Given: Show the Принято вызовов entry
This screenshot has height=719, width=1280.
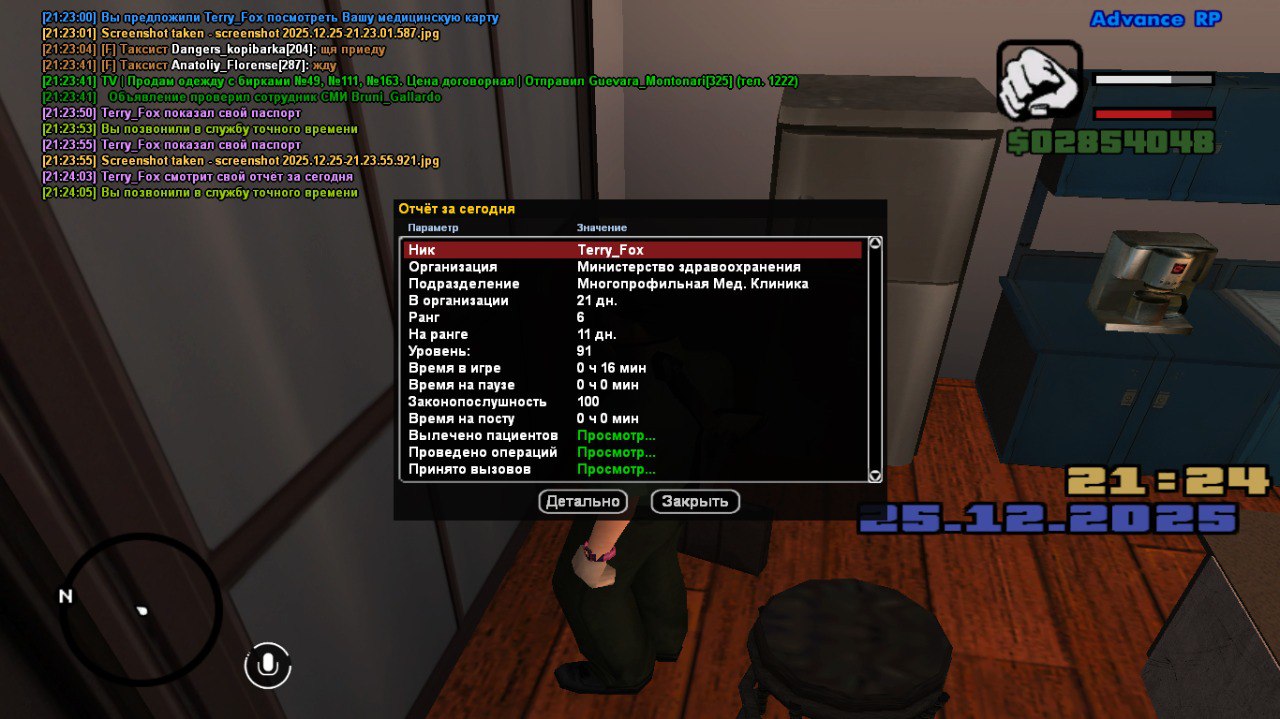Looking at the screenshot, I should click(616, 469).
